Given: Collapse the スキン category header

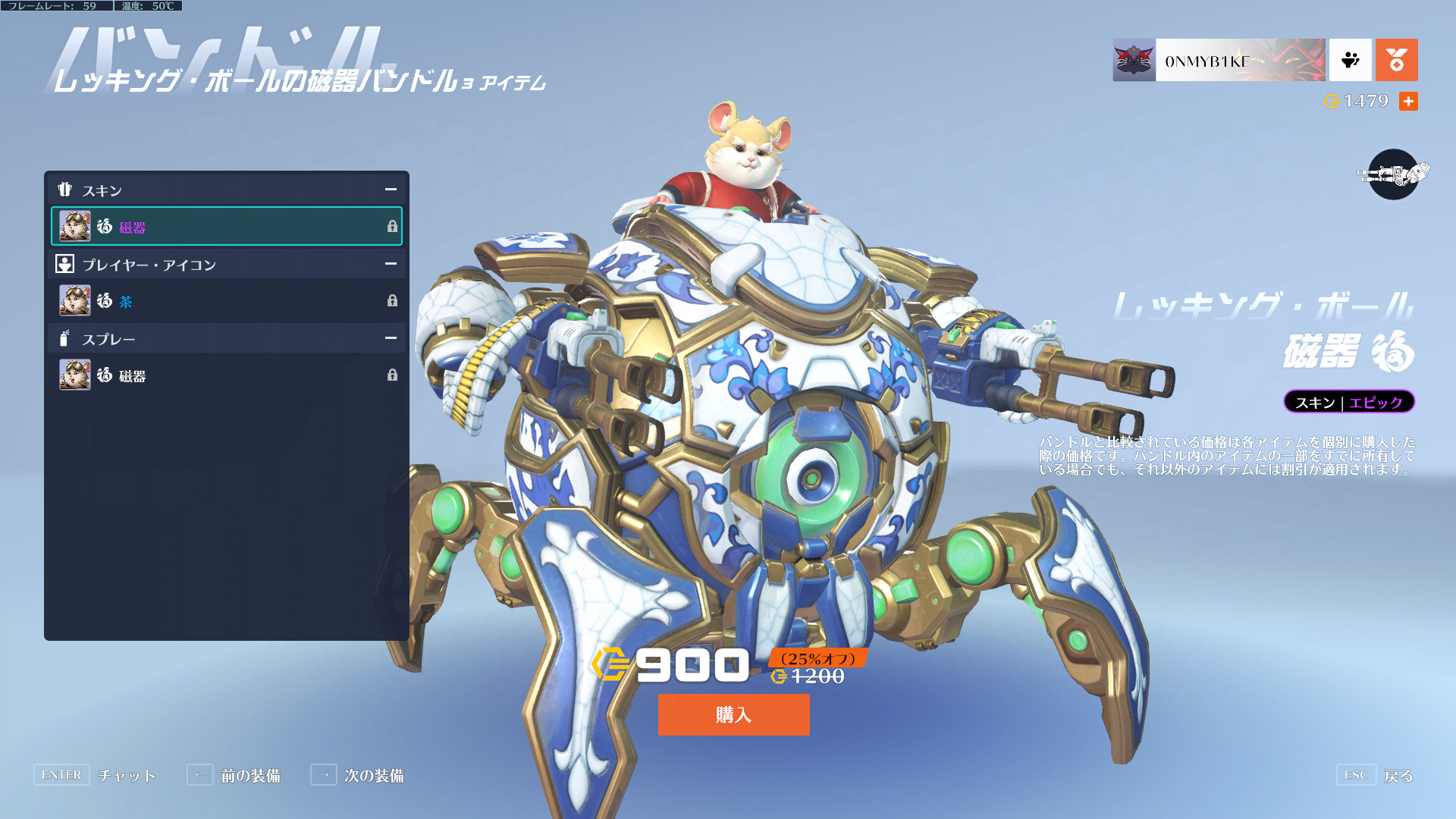Looking at the screenshot, I should point(391,190).
